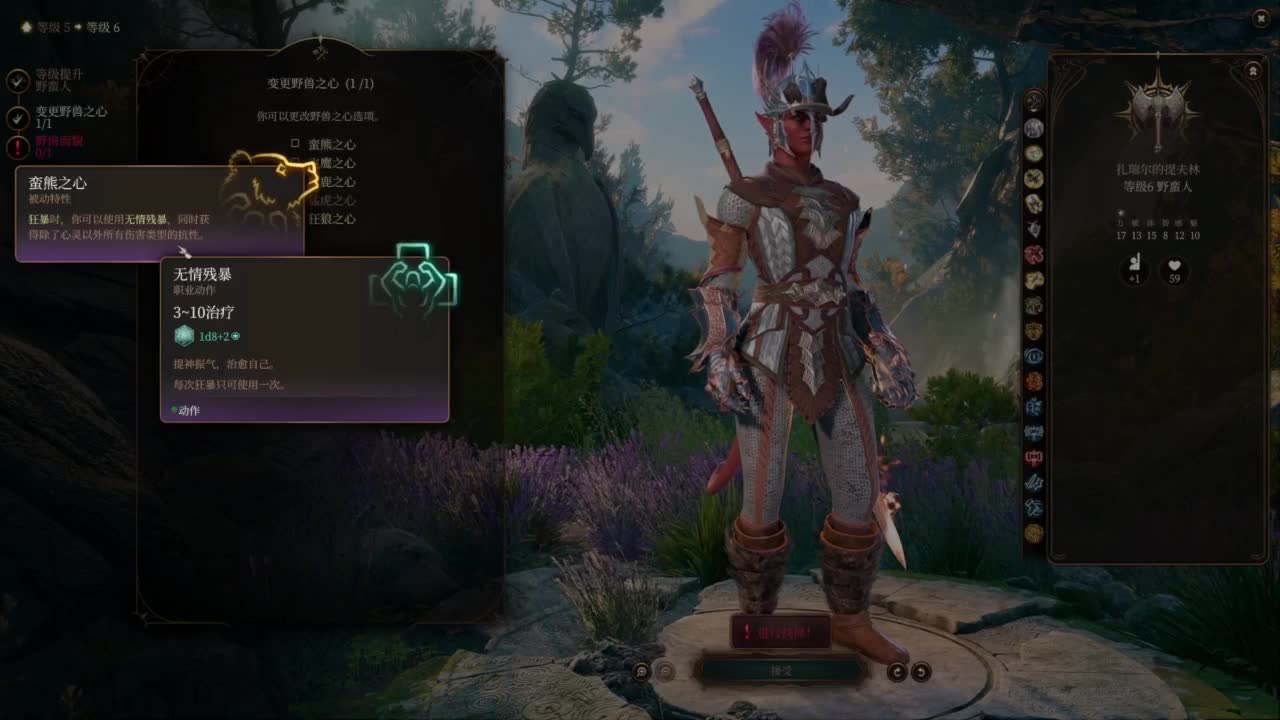The width and height of the screenshot is (1280, 720).
Task: Select the proficiency bonus +1 icon
Action: [x=1133, y=270]
